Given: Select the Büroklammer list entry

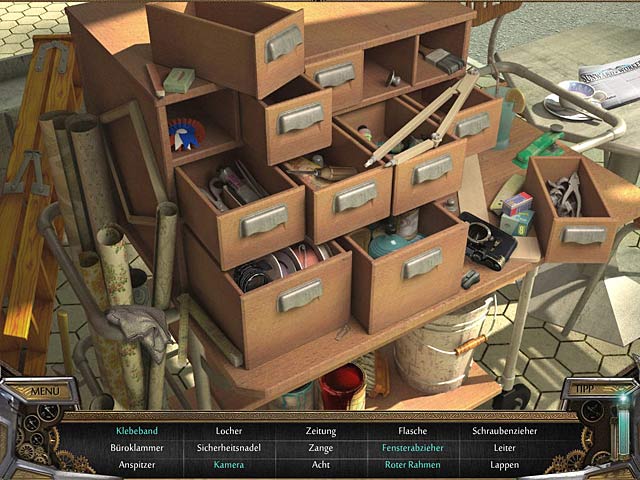Looking at the screenshot, I should click(137, 447).
